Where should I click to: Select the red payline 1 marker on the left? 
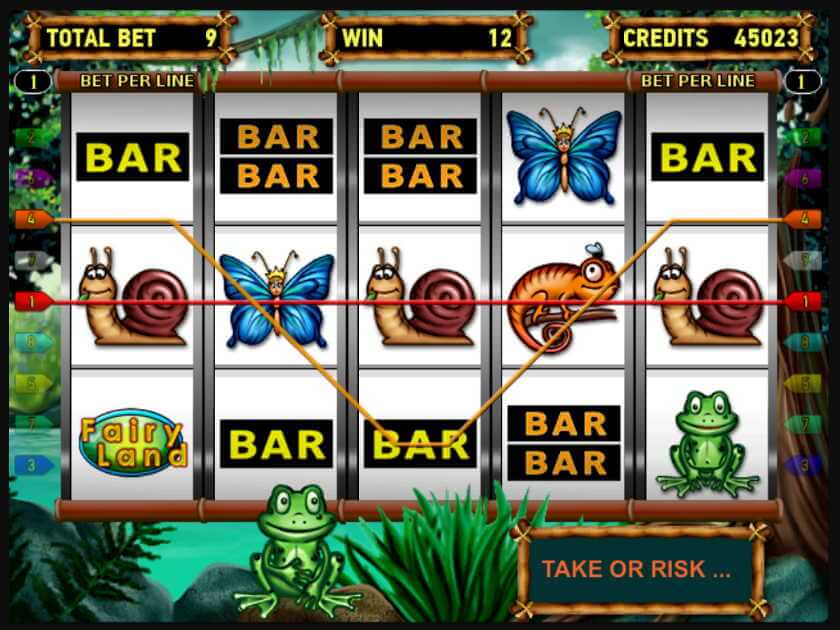pyautogui.click(x=32, y=300)
